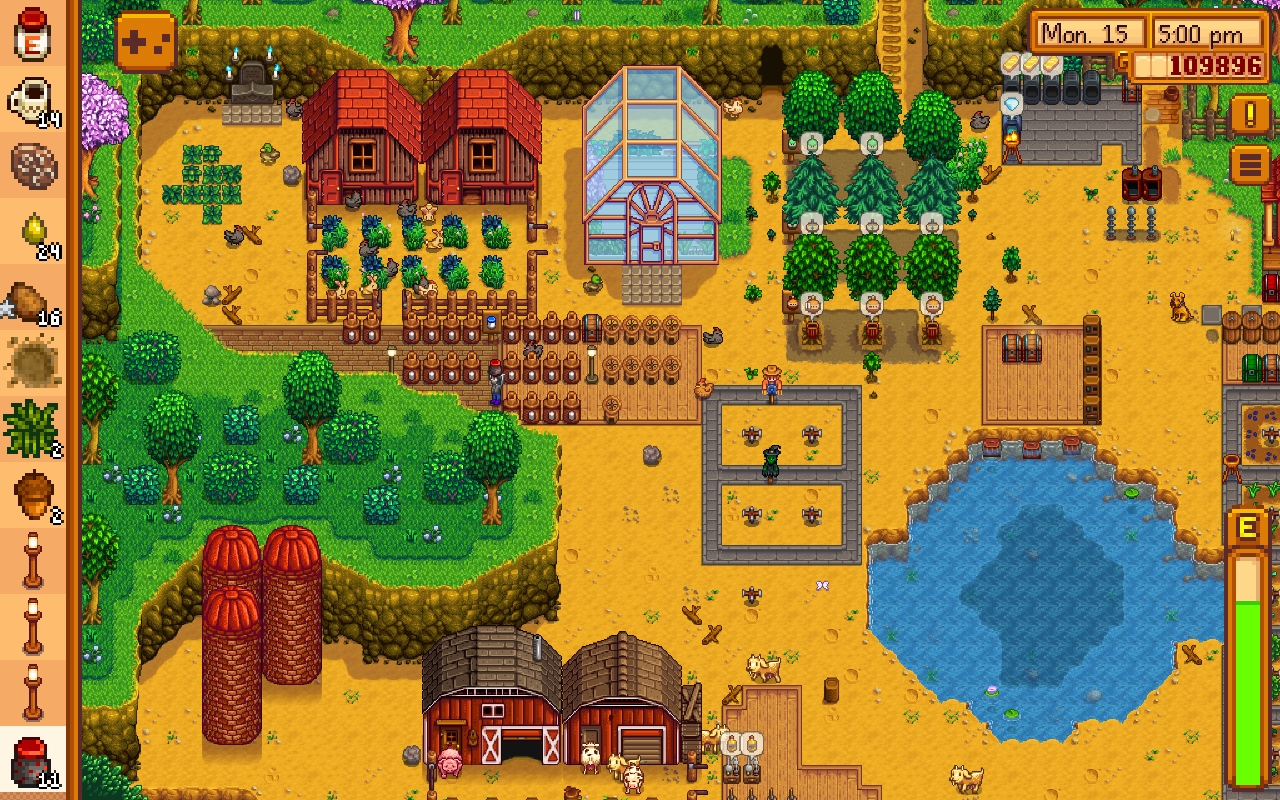Select the coffee cup in the hotbar
The height and width of the screenshot is (800, 1280).
click(x=32, y=96)
